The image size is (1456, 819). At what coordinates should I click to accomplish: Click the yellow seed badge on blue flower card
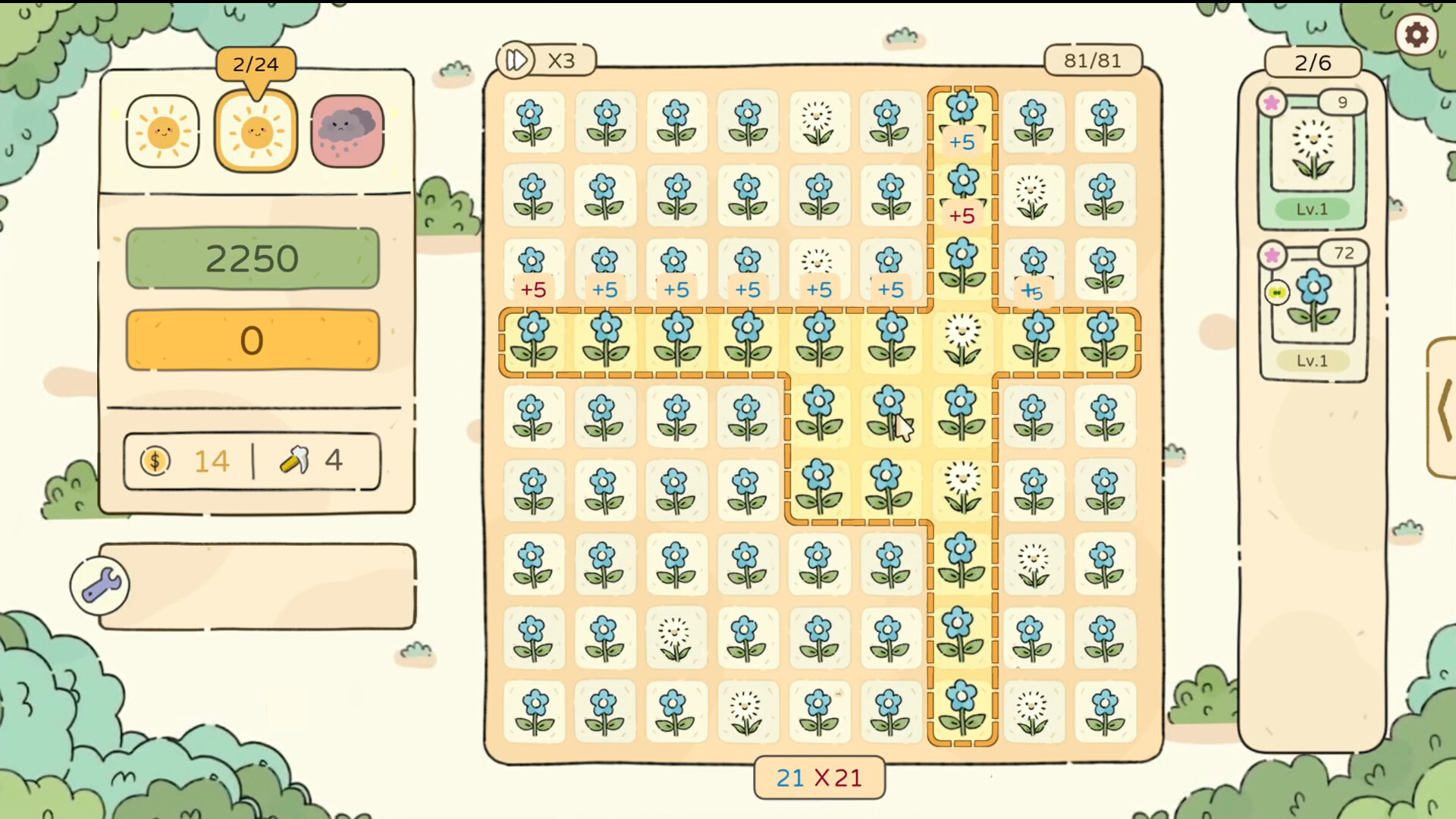click(1277, 294)
